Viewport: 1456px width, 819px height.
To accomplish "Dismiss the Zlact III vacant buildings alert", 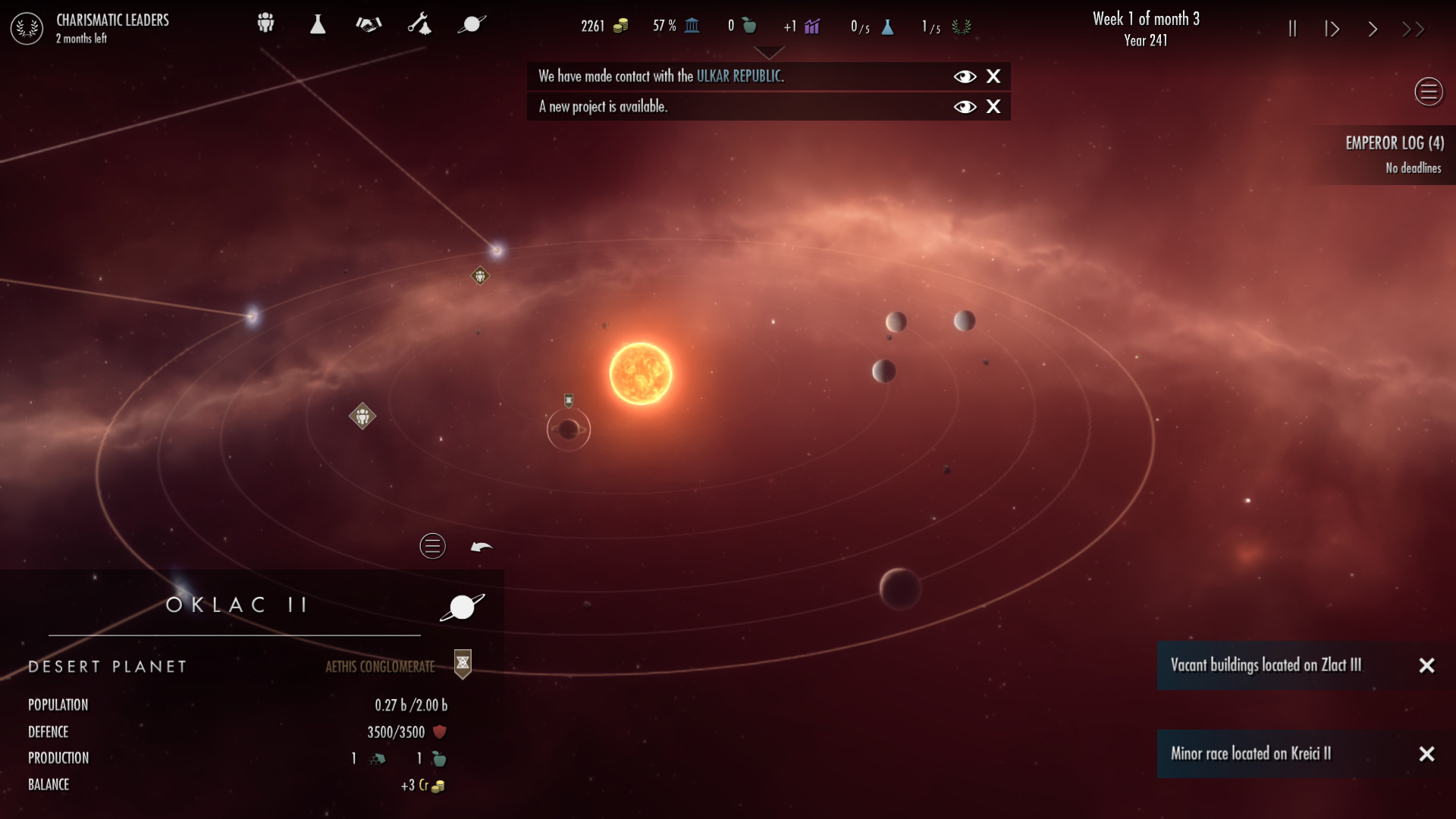I will (1428, 666).
